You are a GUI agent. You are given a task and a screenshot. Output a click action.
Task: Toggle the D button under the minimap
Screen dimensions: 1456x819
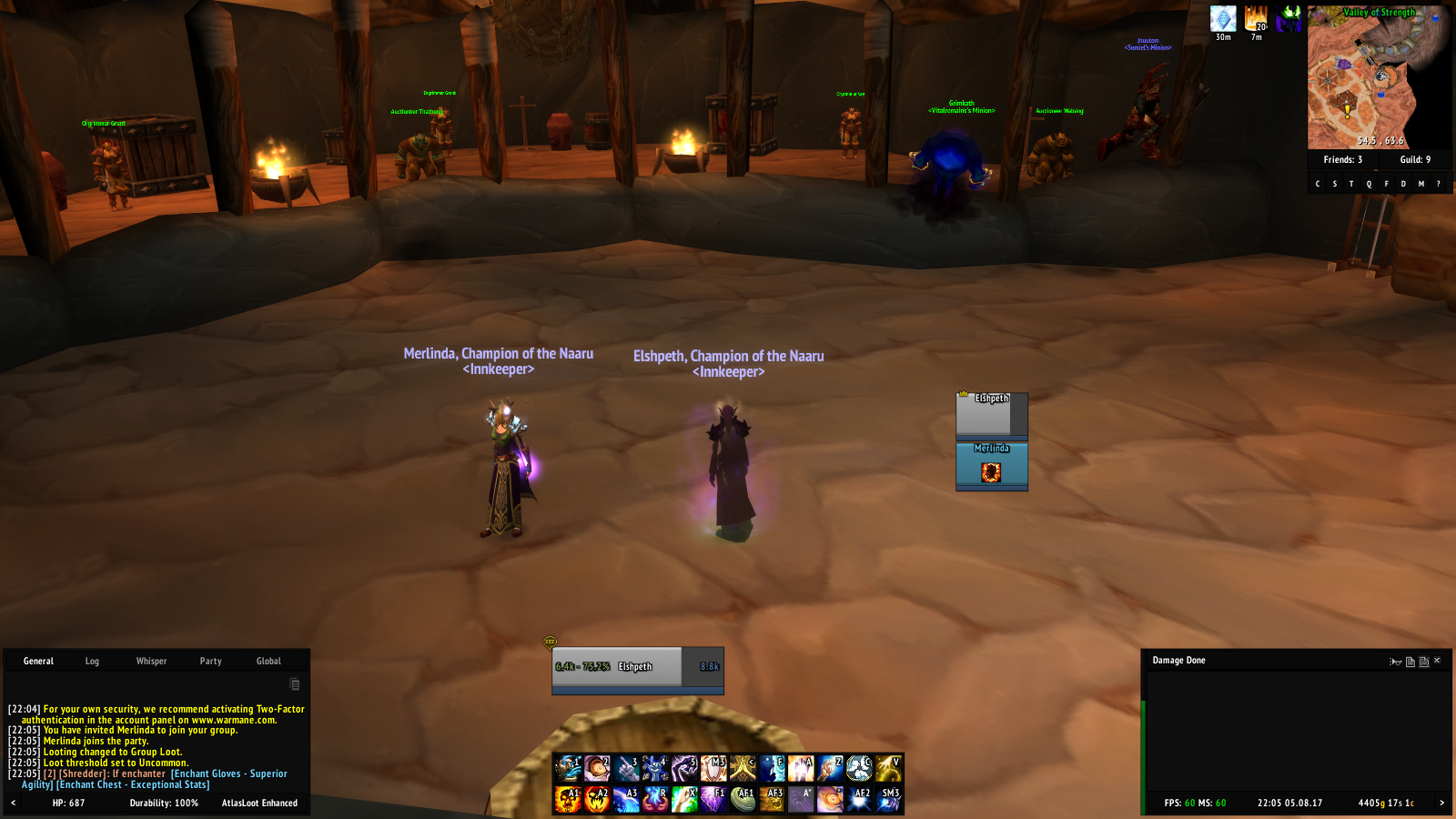[x=1402, y=183]
